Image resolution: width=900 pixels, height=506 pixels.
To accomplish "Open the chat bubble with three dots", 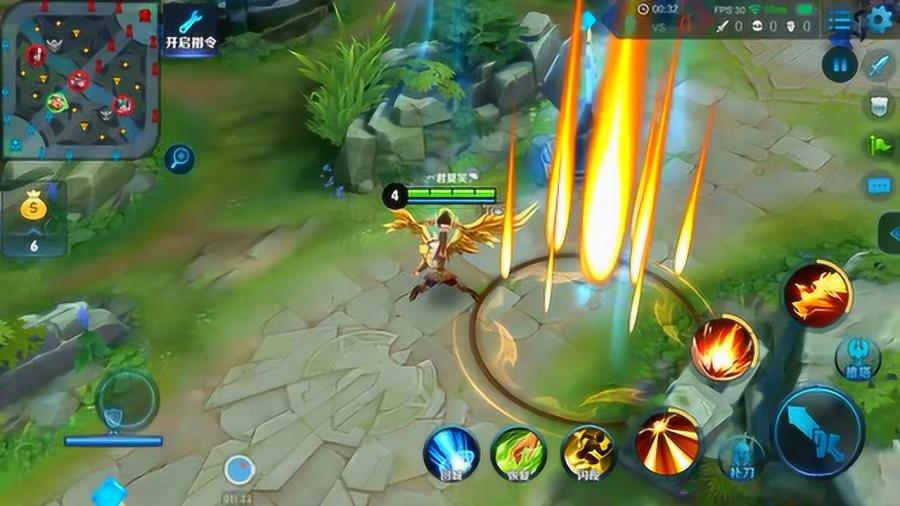I will coord(879,185).
